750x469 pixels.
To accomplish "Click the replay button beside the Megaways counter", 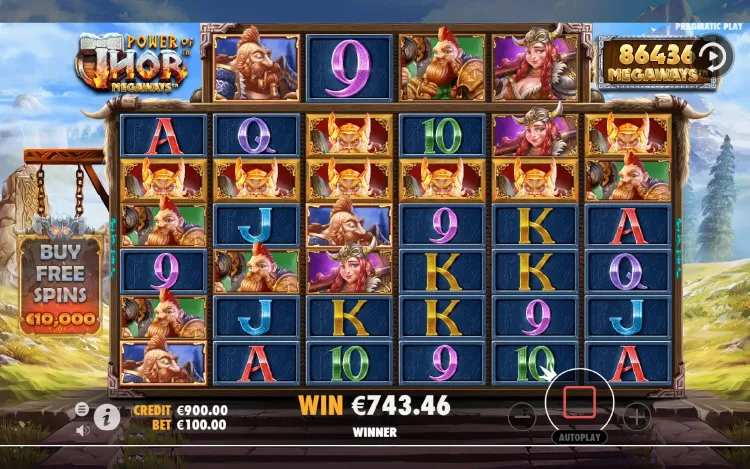I will [x=714, y=55].
